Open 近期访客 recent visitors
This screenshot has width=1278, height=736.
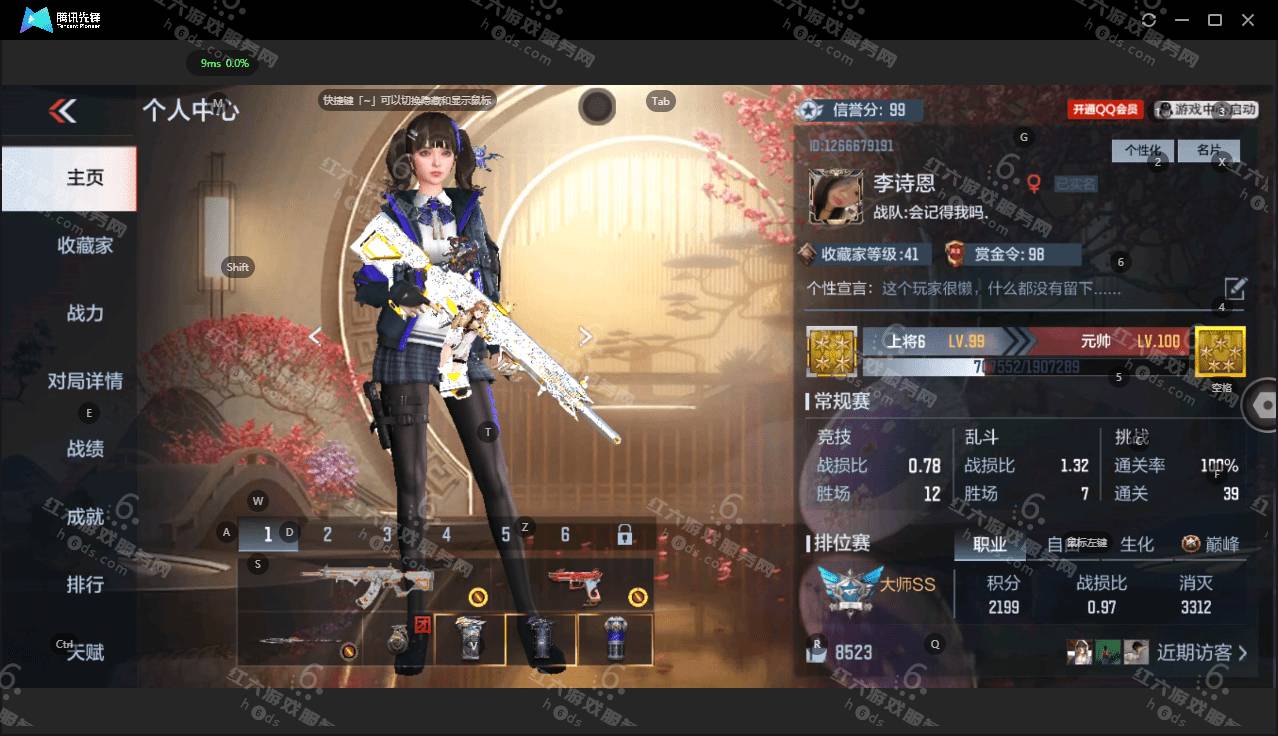(1202, 653)
